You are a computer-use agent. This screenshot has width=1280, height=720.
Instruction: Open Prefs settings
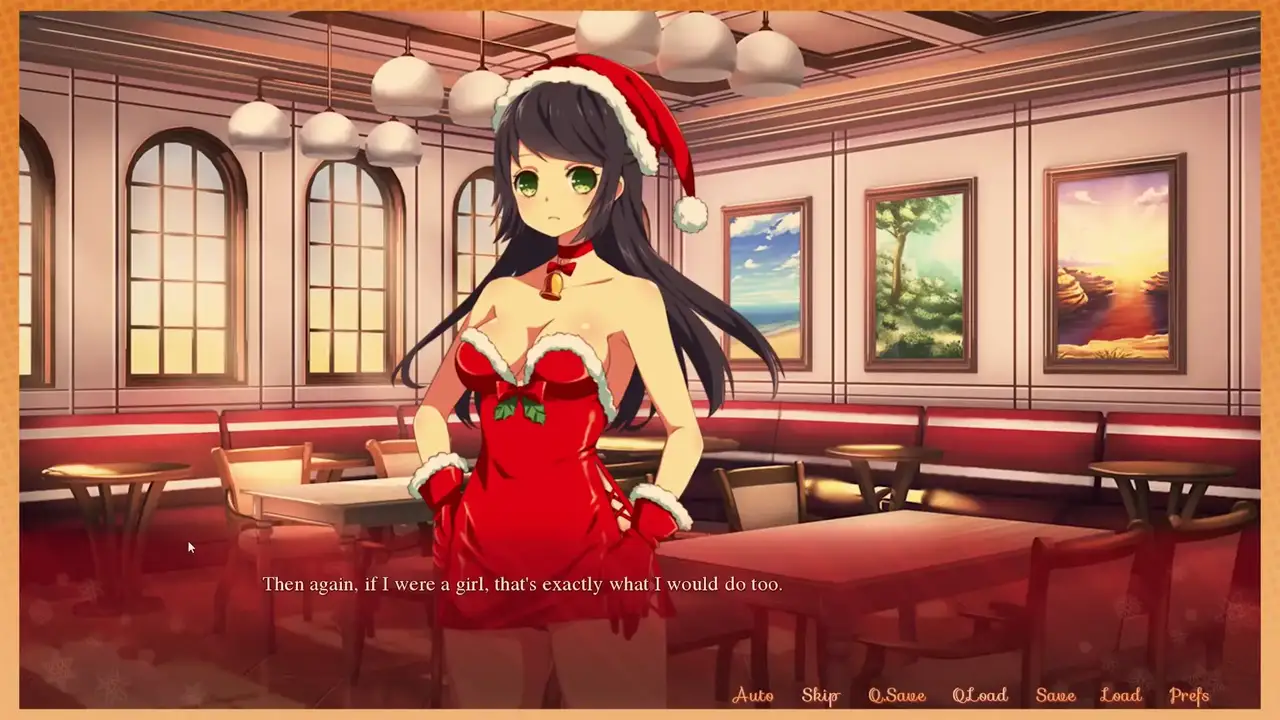tap(1189, 695)
